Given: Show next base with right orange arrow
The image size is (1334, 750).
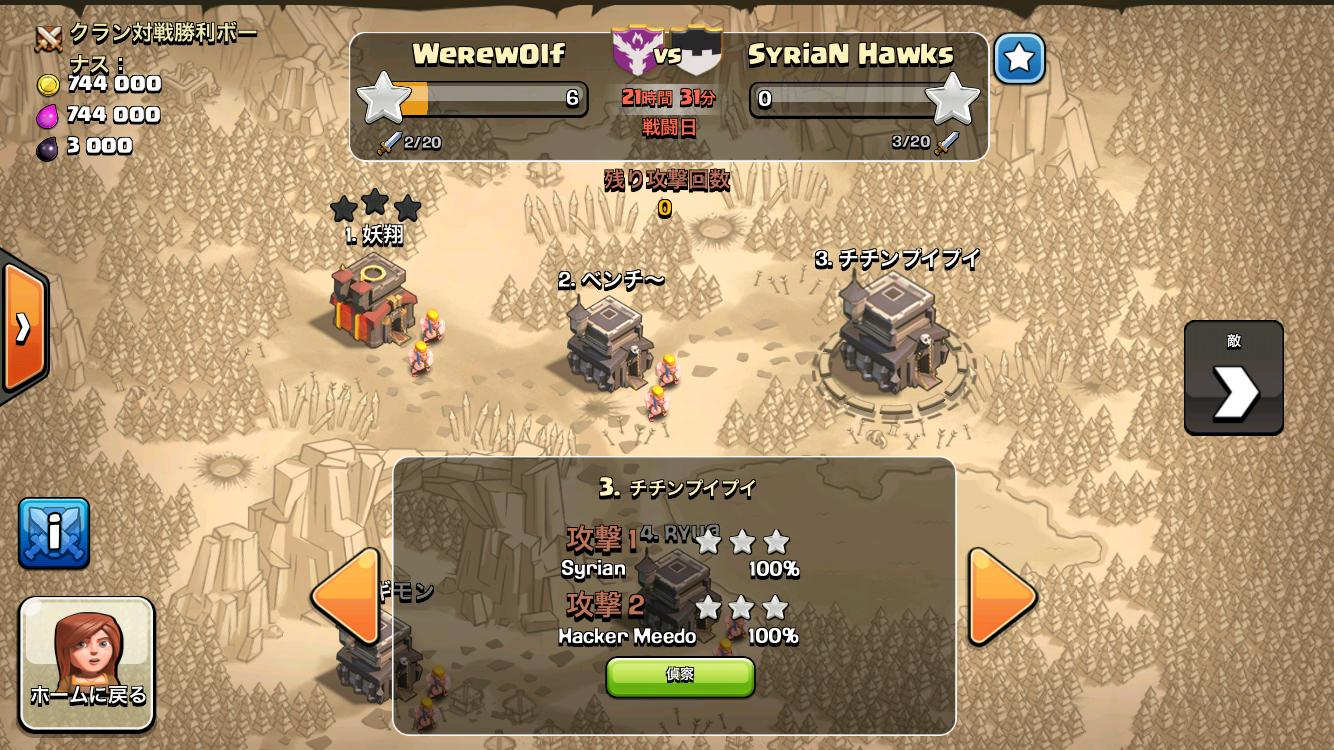Looking at the screenshot, I should coord(1001,596).
